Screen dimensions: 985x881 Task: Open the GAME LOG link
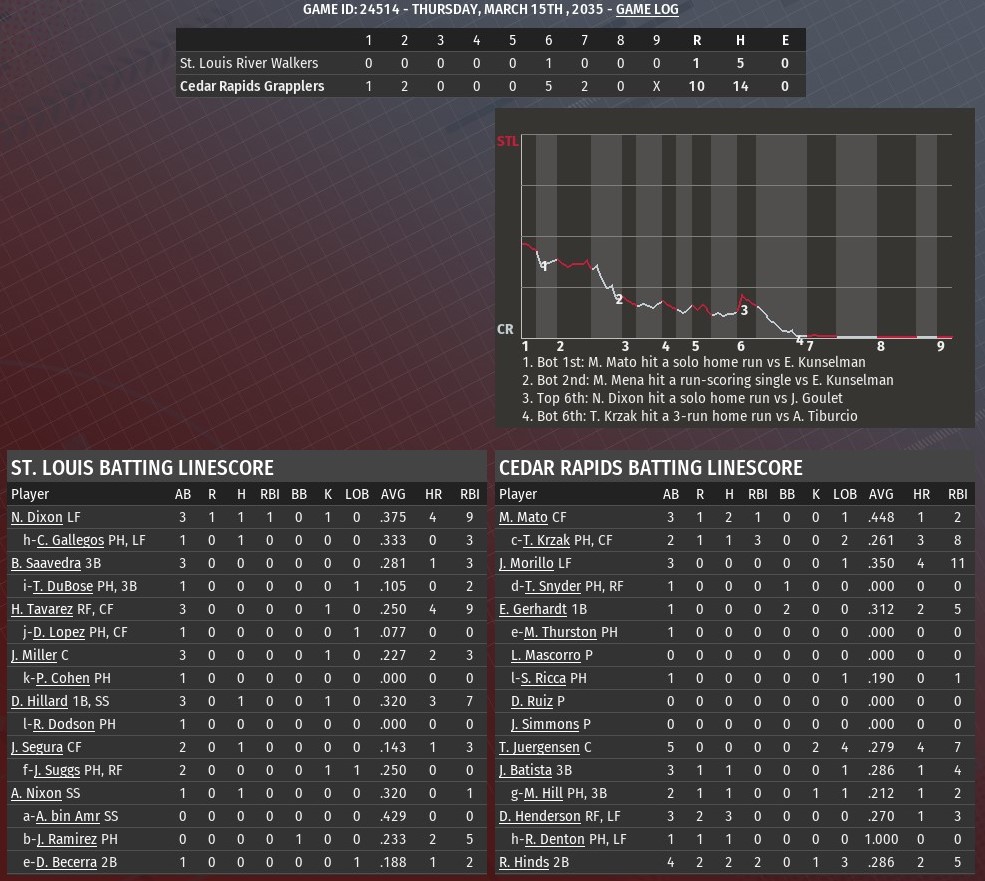647,9
